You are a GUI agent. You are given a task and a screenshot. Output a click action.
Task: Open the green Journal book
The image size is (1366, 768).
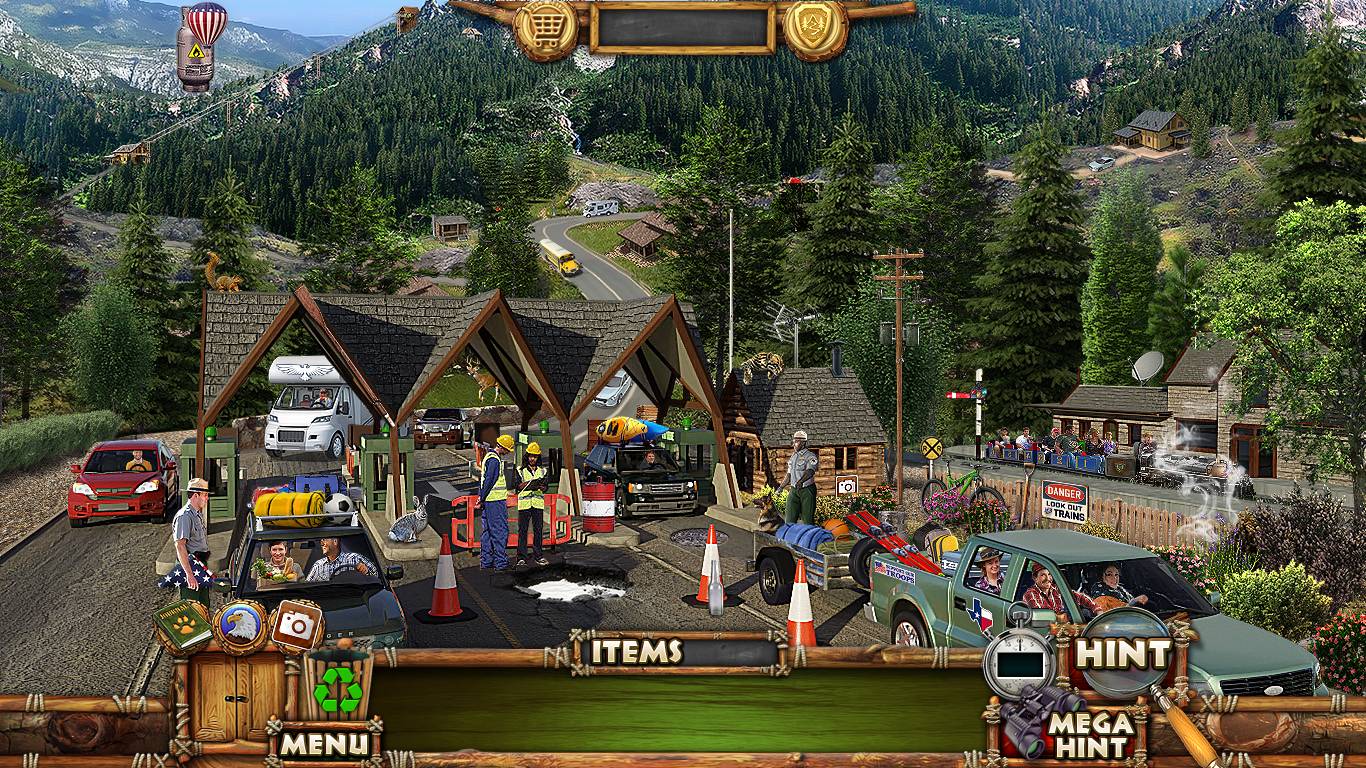[x=182, y=626]
